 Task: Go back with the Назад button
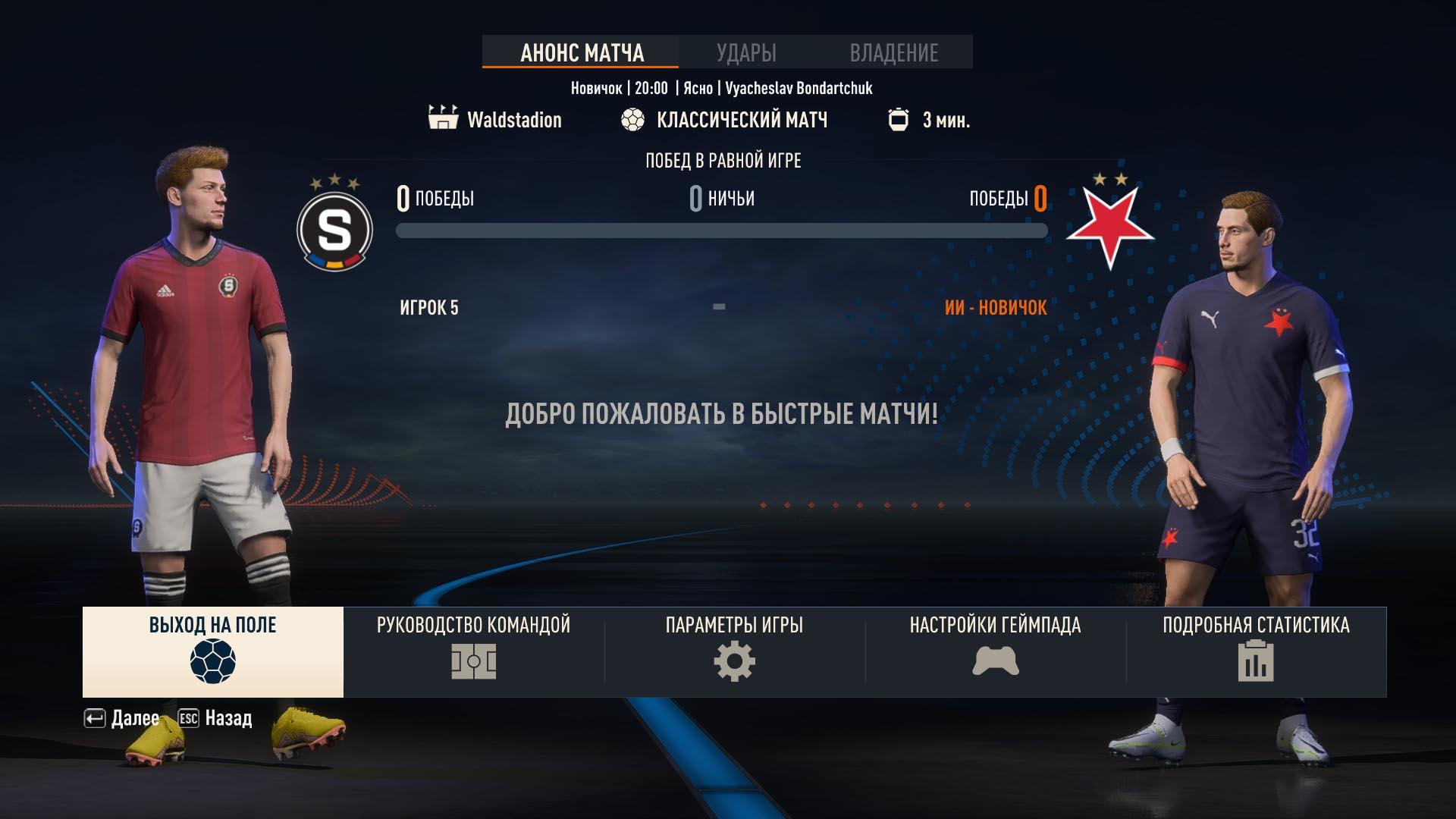(x=215, y=718)
